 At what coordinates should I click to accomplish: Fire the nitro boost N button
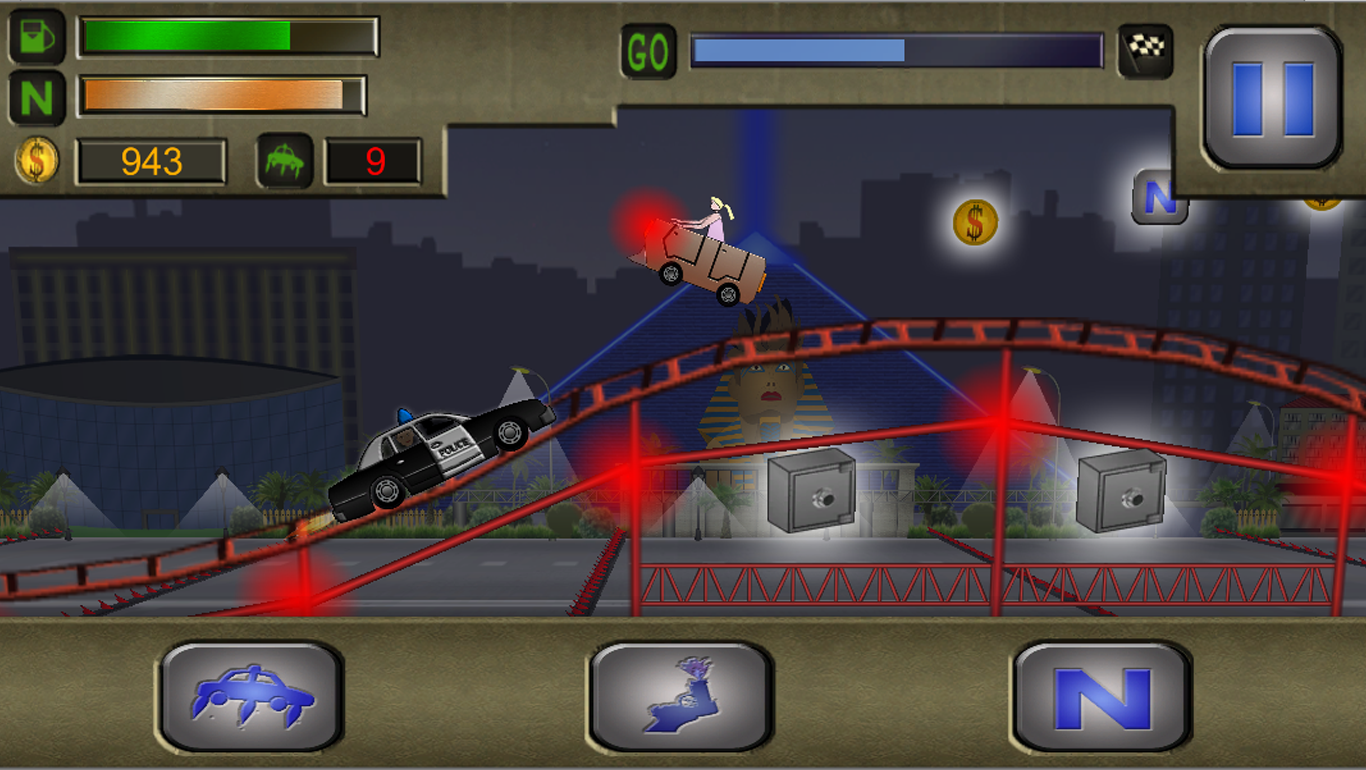coord(1101,696)
